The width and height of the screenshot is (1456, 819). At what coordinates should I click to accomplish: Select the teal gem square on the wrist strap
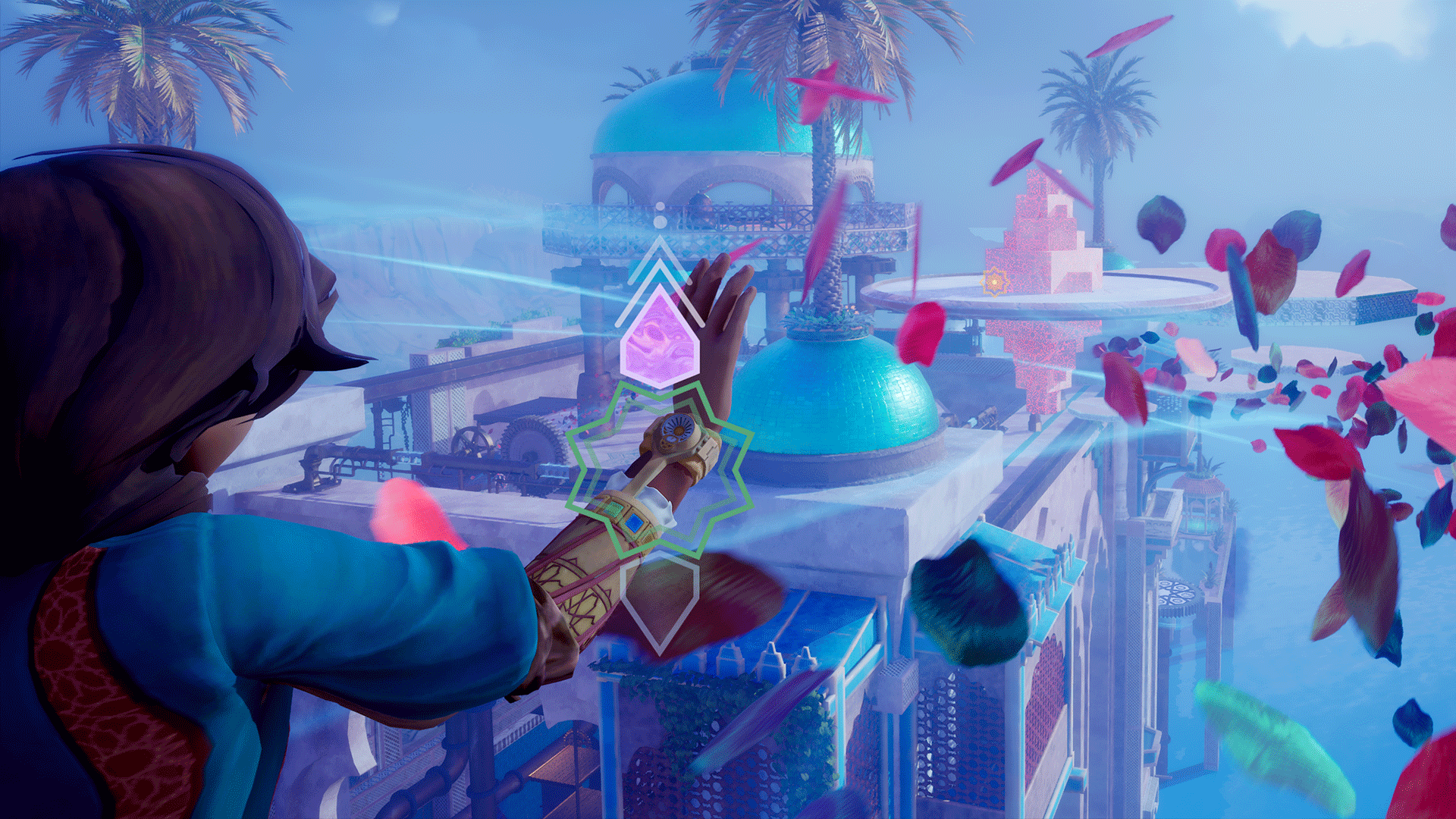coord(614,510)
